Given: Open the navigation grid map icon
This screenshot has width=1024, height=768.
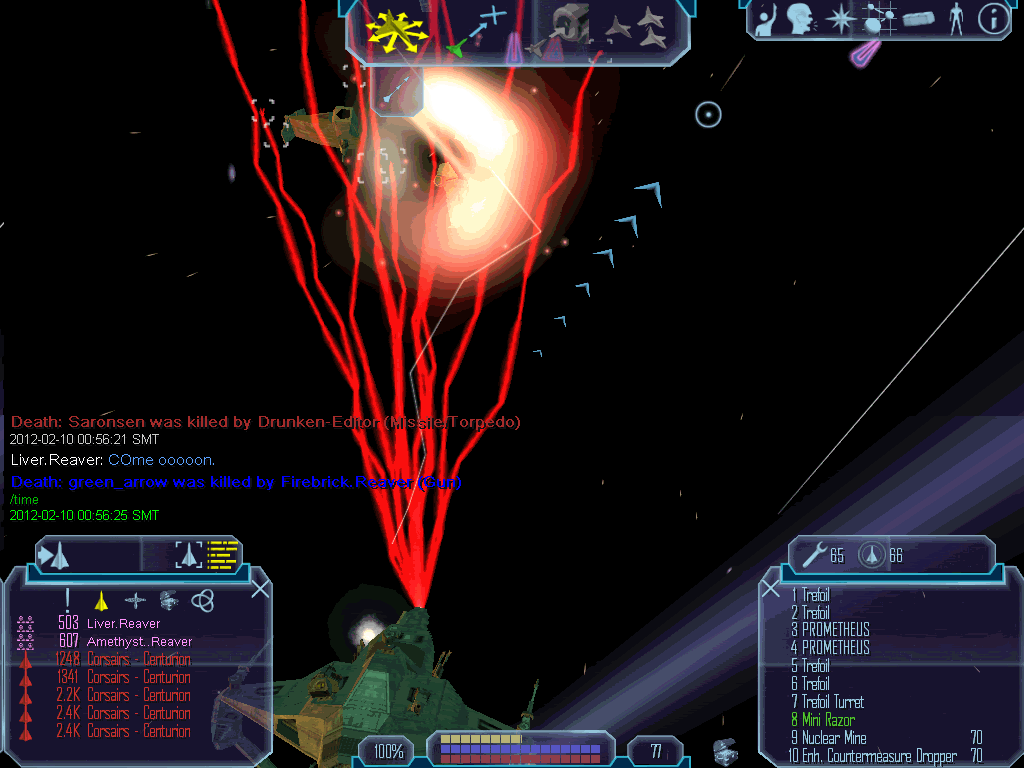Looking at the screenshot, I should coord(878,19).
